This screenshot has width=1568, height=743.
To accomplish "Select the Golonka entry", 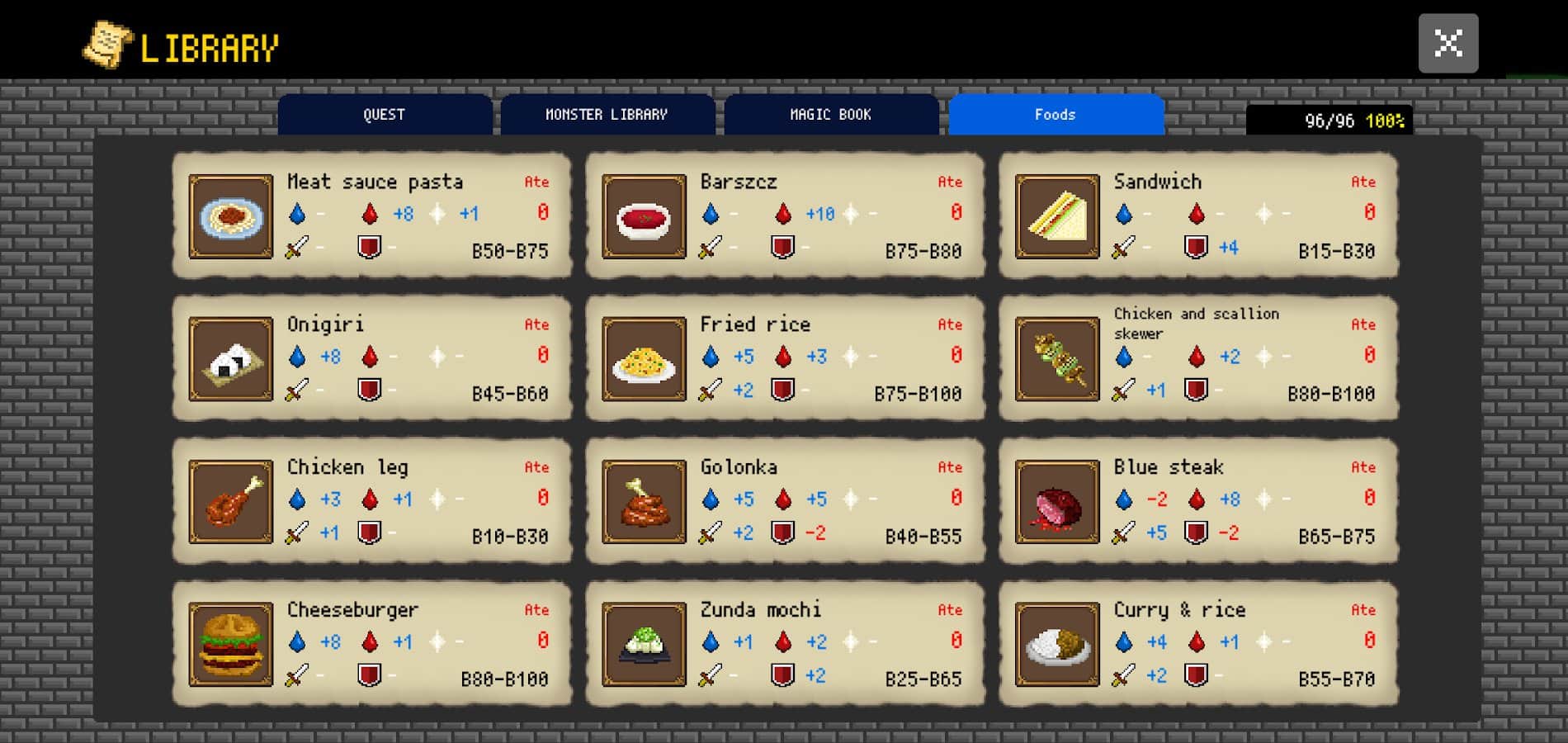I will point(785,501).
